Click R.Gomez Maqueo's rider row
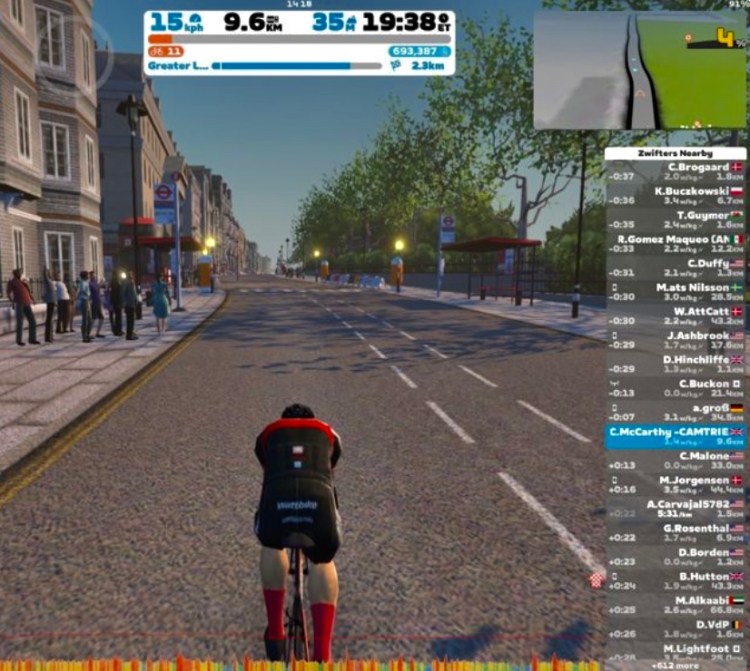This screenshot has width=750, height=671. [676, 244]
